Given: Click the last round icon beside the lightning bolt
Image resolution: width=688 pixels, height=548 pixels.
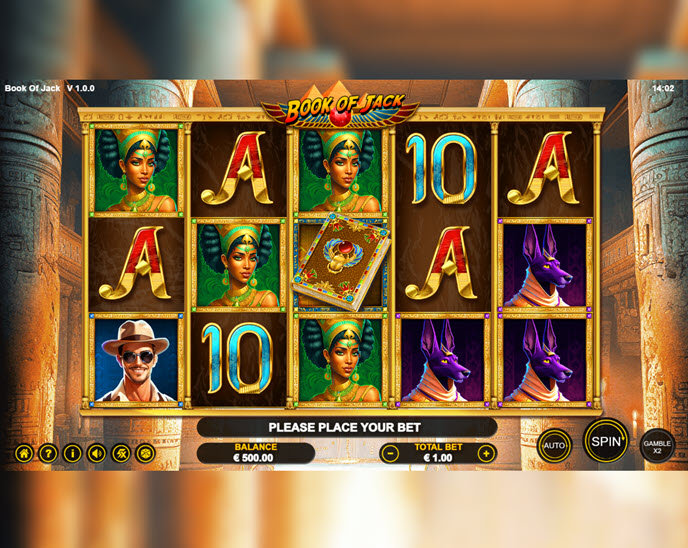Looking at the screenshot, I should coord(145,453).
